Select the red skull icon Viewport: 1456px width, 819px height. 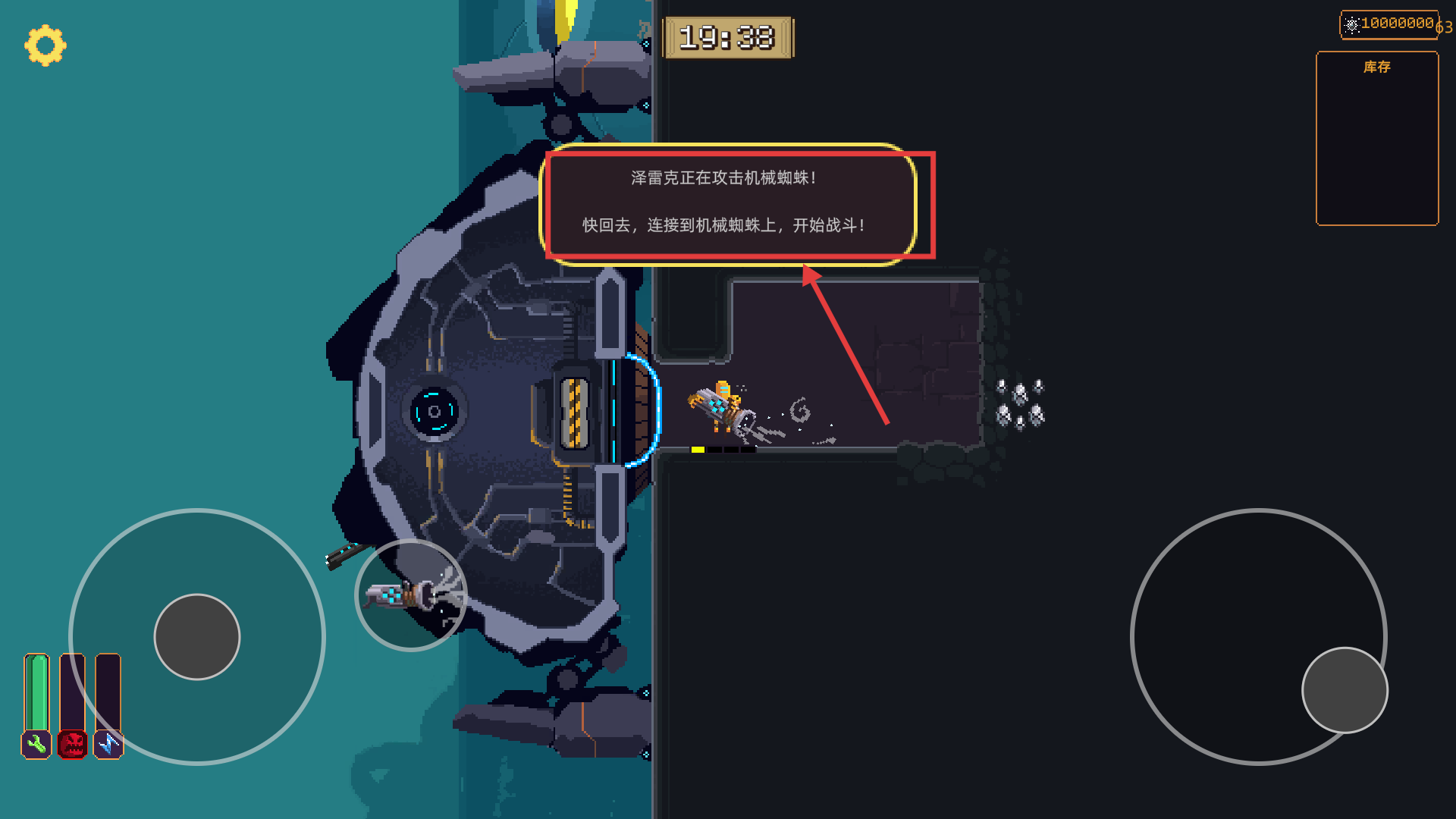(x=73, y=745)
